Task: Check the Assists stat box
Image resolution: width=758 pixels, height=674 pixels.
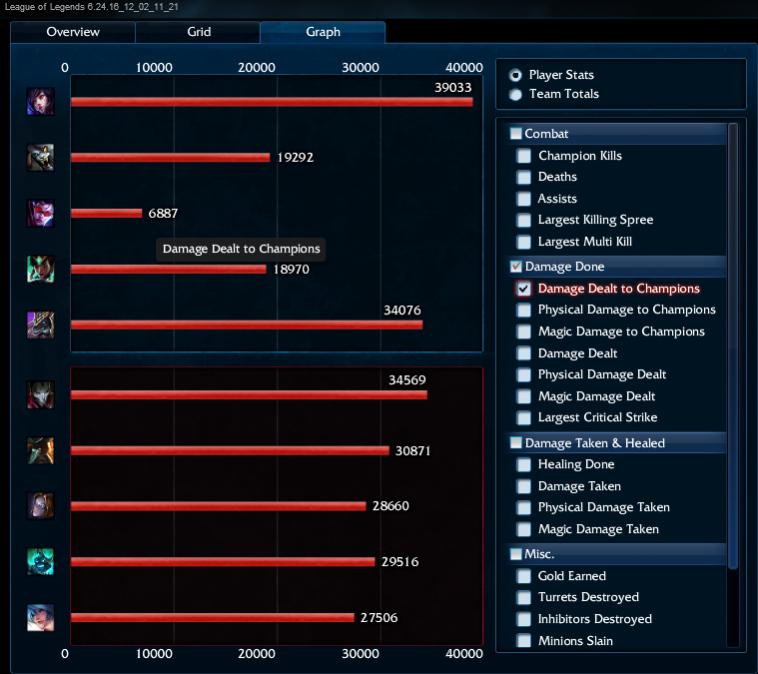Action: [x=524, y=199]
